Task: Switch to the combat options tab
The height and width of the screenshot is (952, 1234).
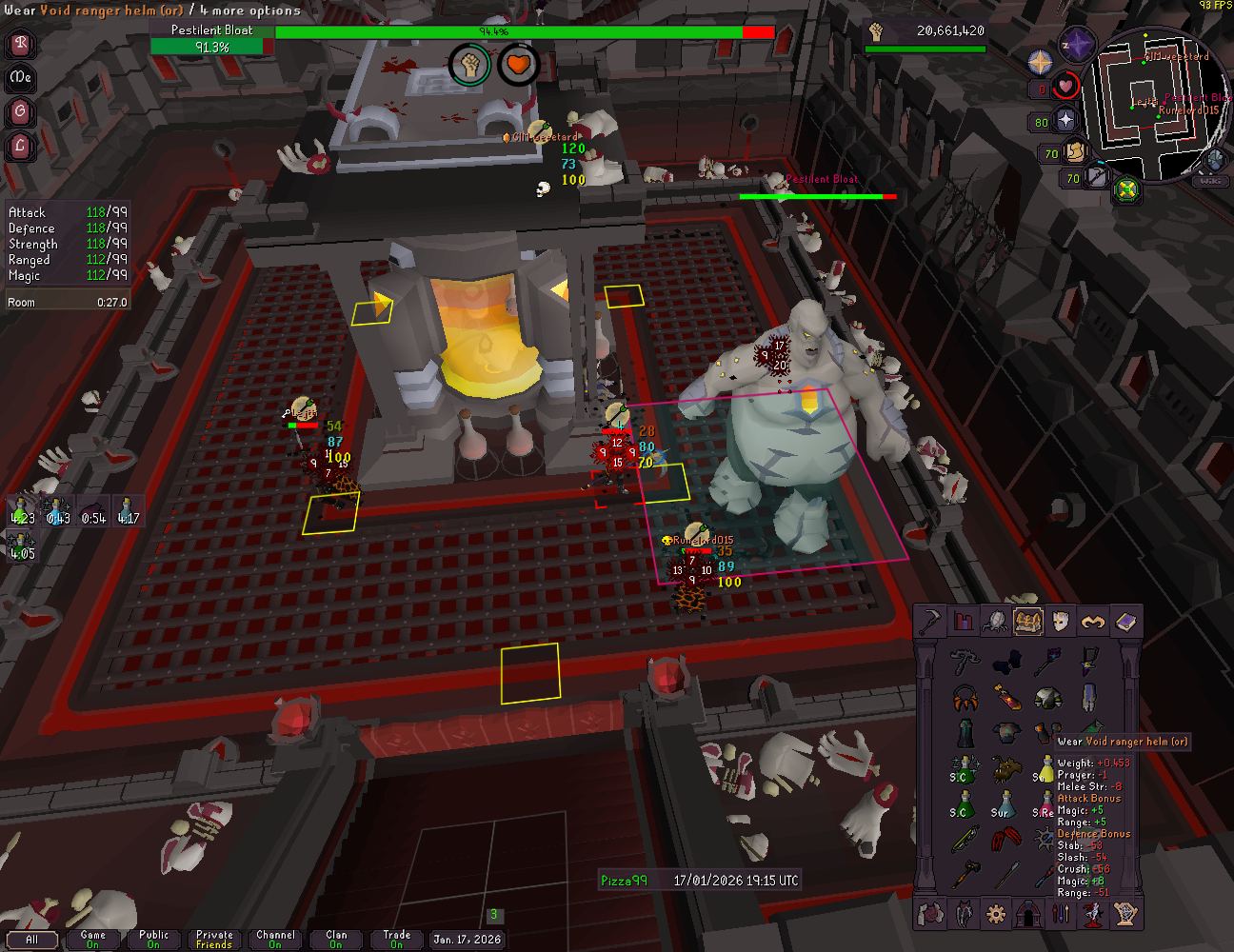Action: click(x=929, y=622)
